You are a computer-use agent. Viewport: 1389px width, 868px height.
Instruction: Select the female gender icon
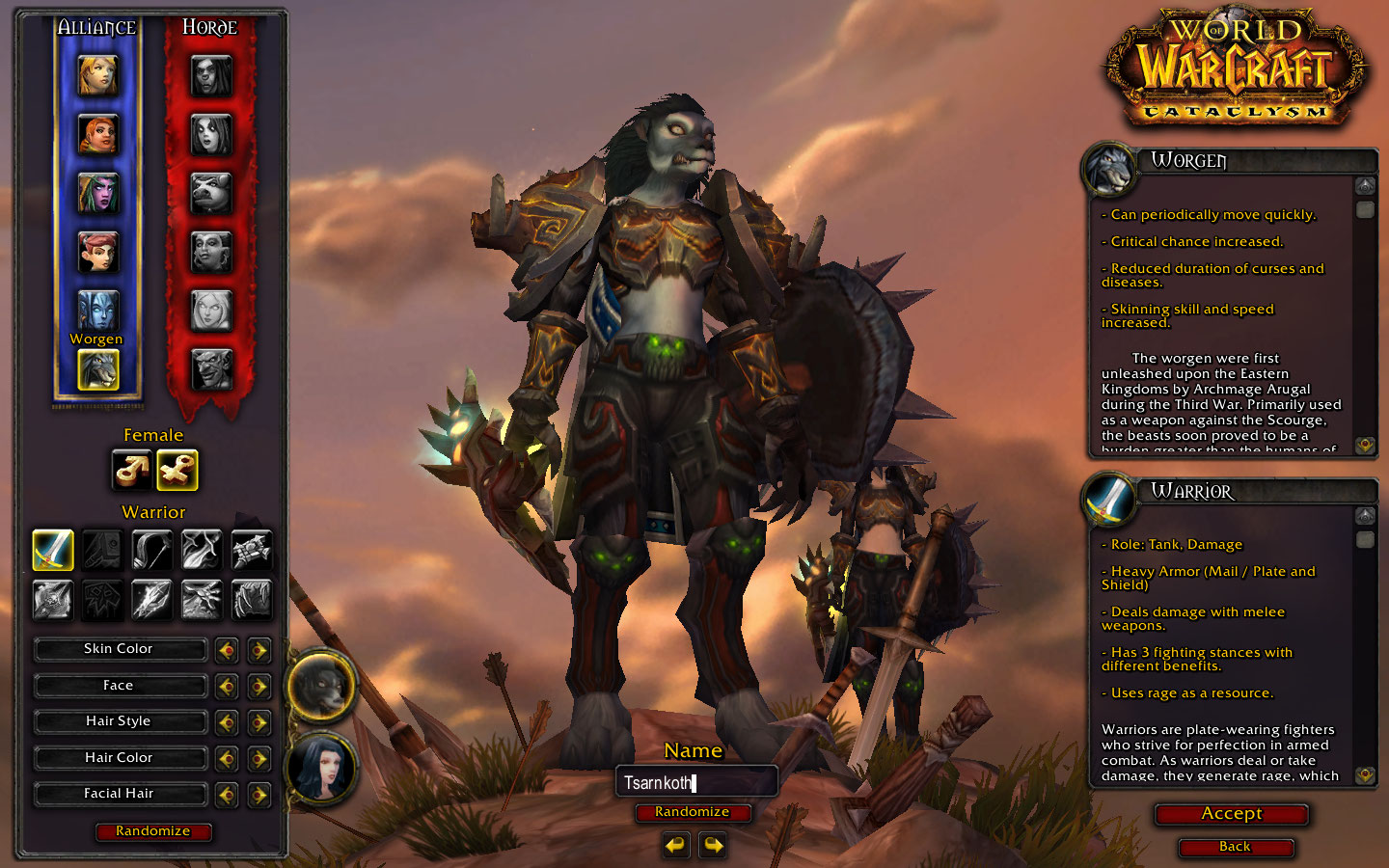(177, 471)
